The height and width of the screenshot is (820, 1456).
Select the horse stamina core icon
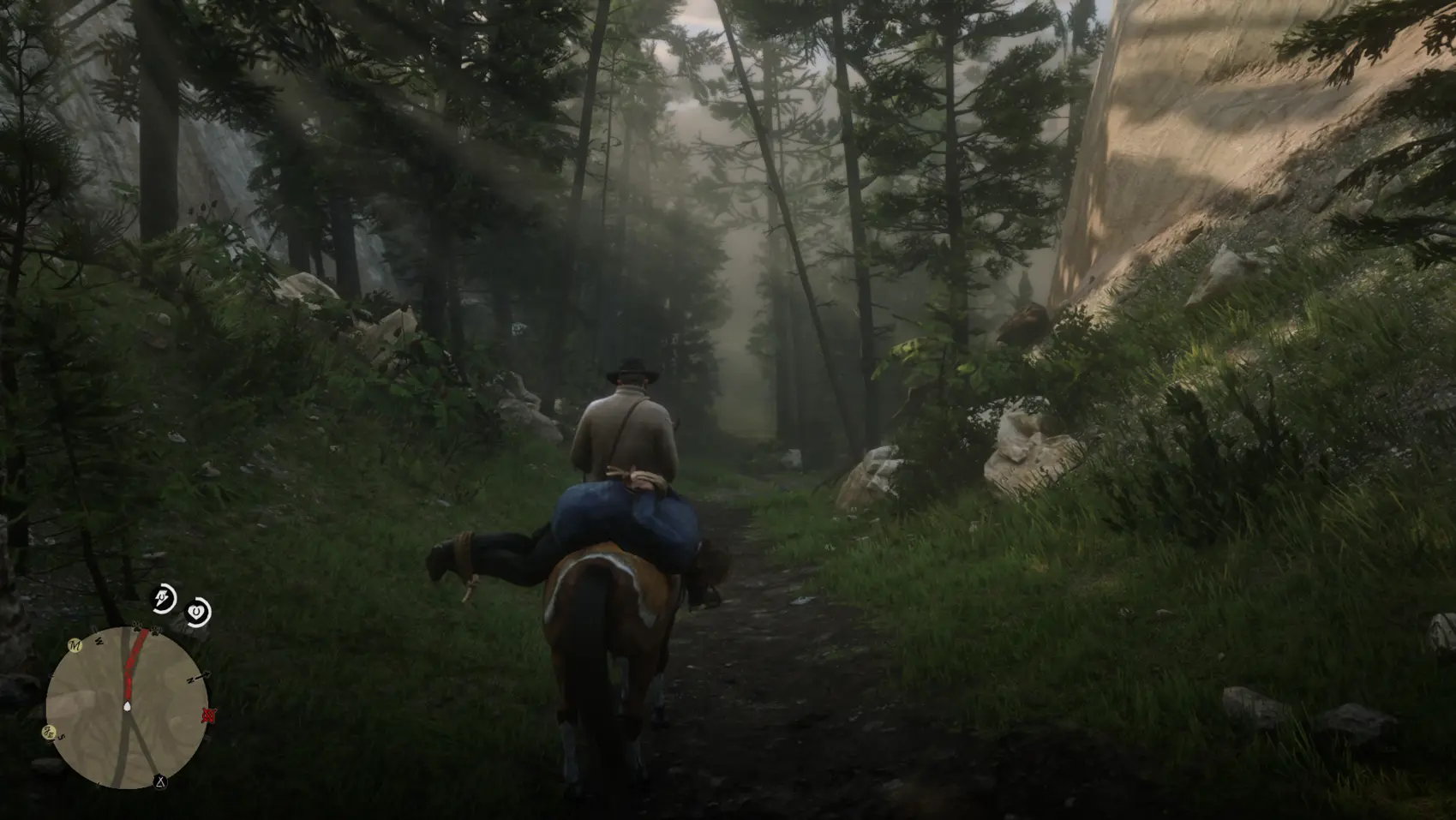pos(163,599)
